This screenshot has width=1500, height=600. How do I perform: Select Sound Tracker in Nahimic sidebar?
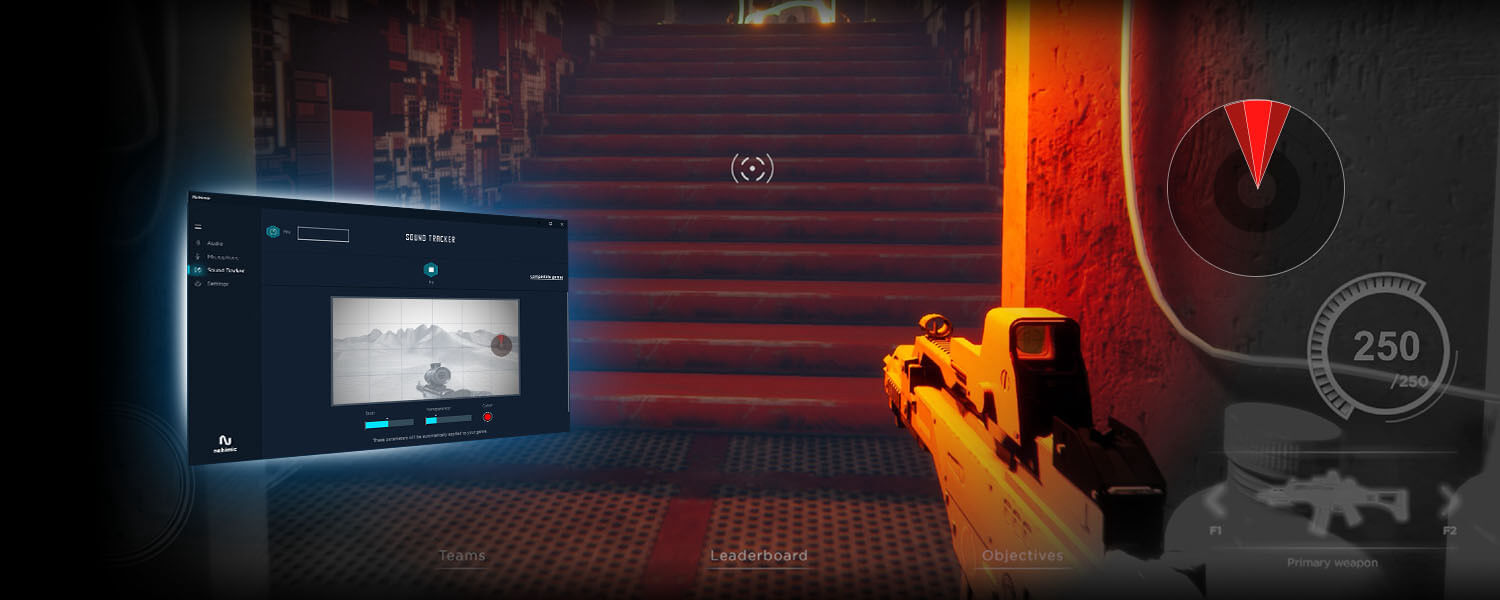[x=225, y=270]
